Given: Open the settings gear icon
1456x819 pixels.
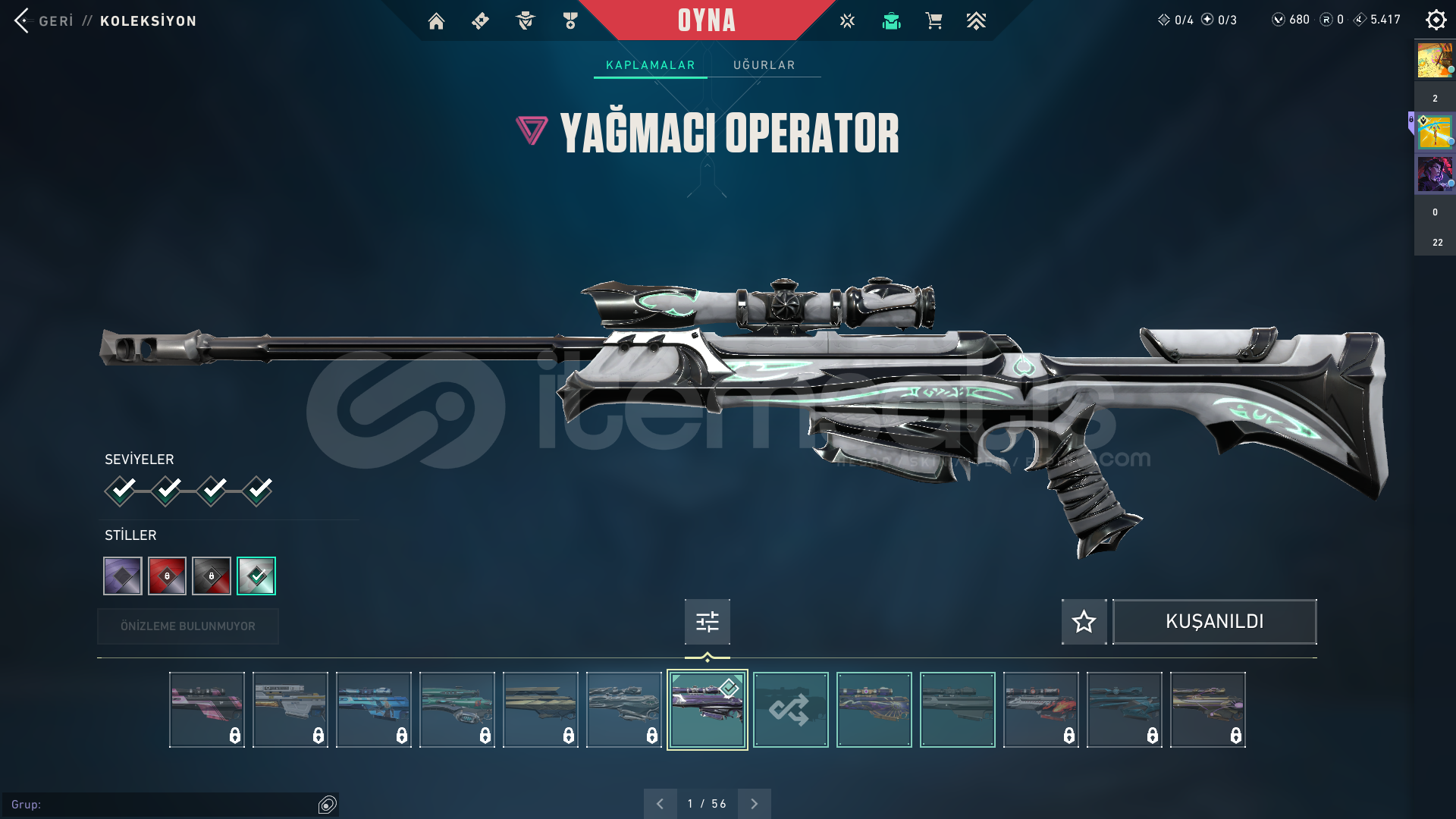Looking at the screenshot, I should (x=1436, y=20).
